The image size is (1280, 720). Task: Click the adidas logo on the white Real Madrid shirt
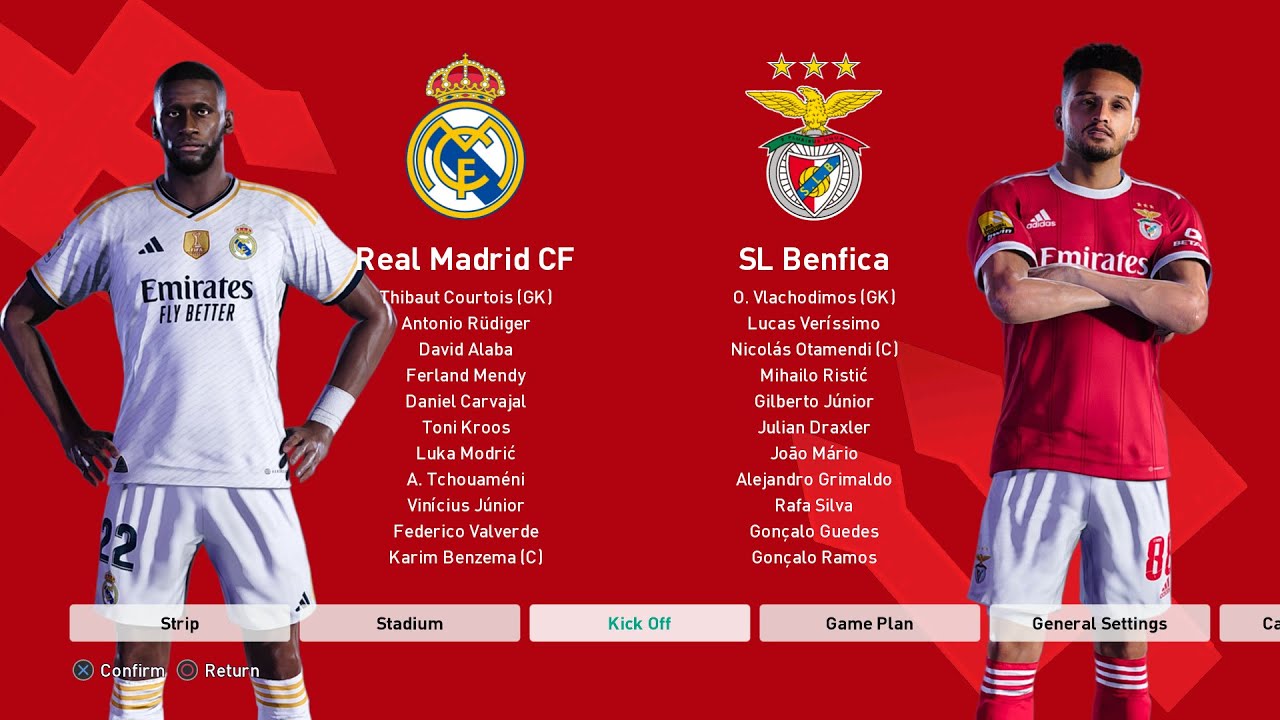(150, 246)
